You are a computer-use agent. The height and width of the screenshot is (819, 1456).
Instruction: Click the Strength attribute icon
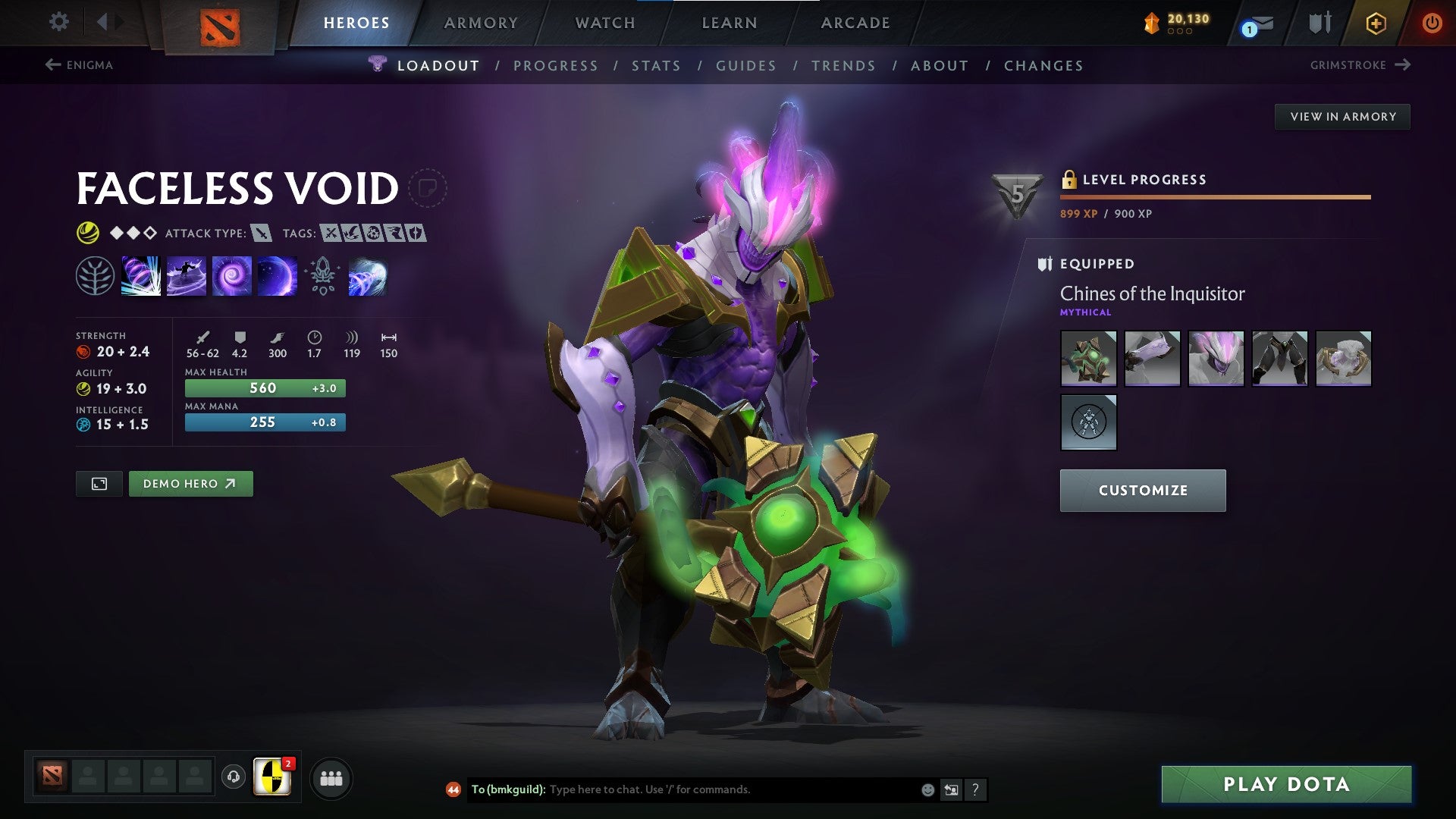[x=82, y=351]
